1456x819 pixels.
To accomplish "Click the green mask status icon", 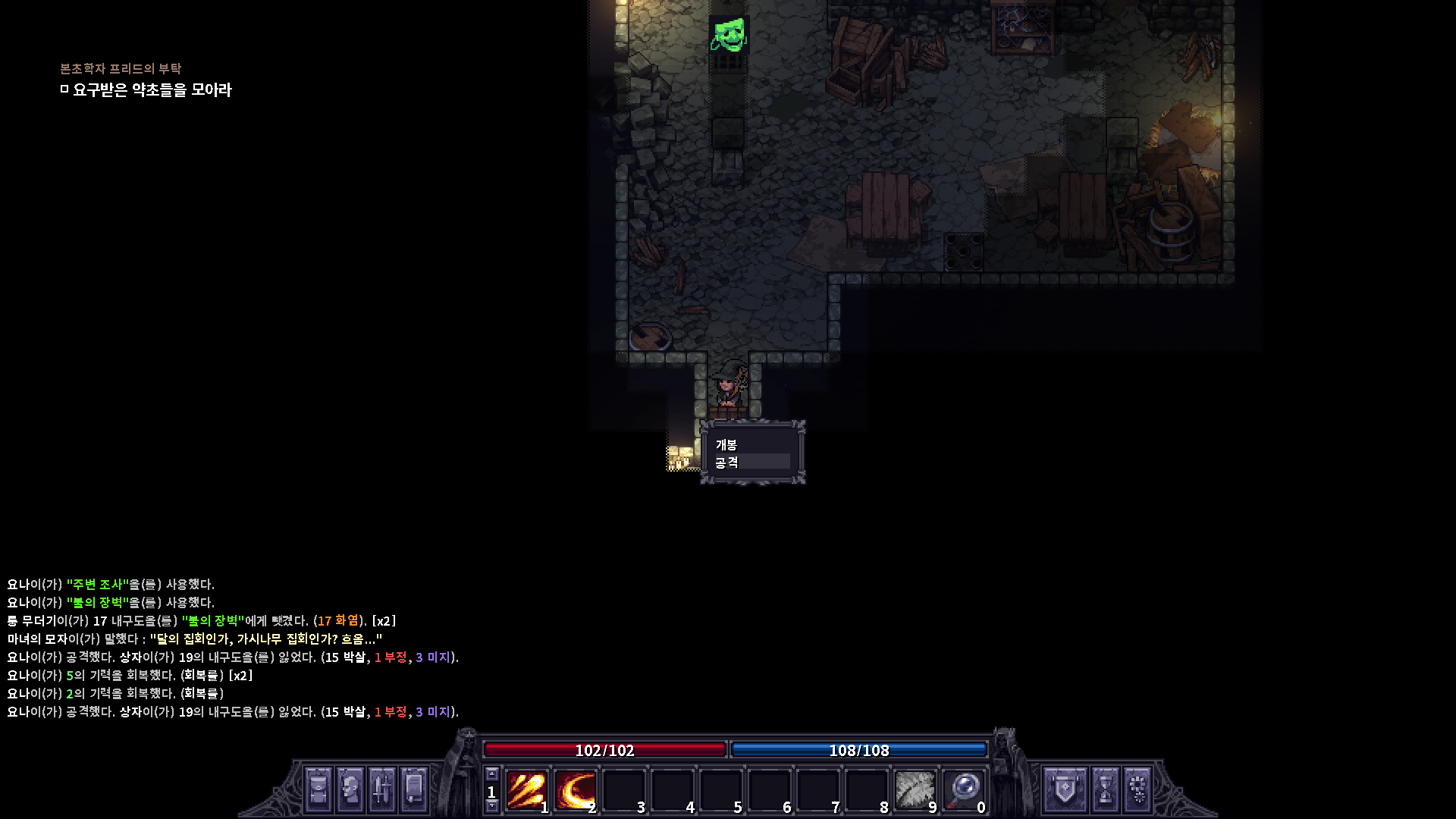I will point(729,35).
